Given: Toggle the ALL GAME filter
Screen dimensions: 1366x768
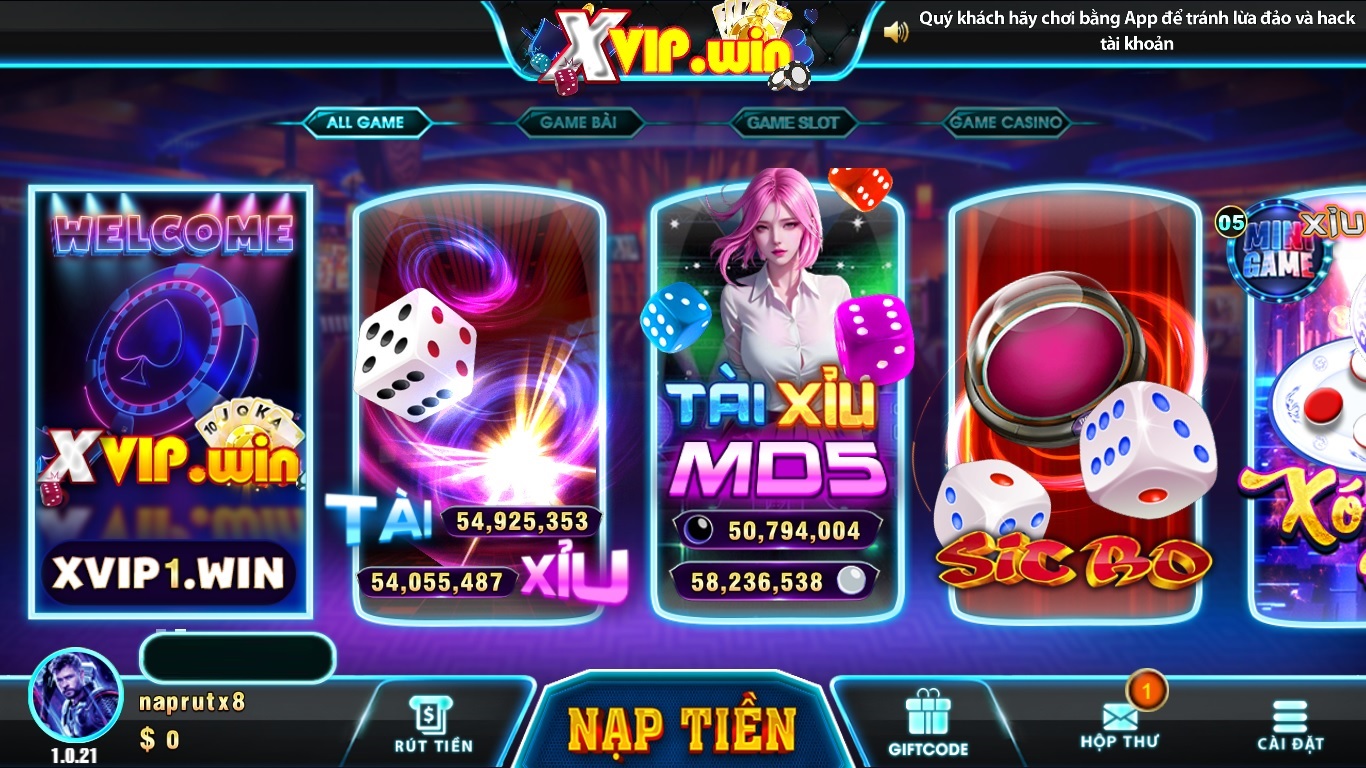Looking at the screenshot, I should pos(366,122).
